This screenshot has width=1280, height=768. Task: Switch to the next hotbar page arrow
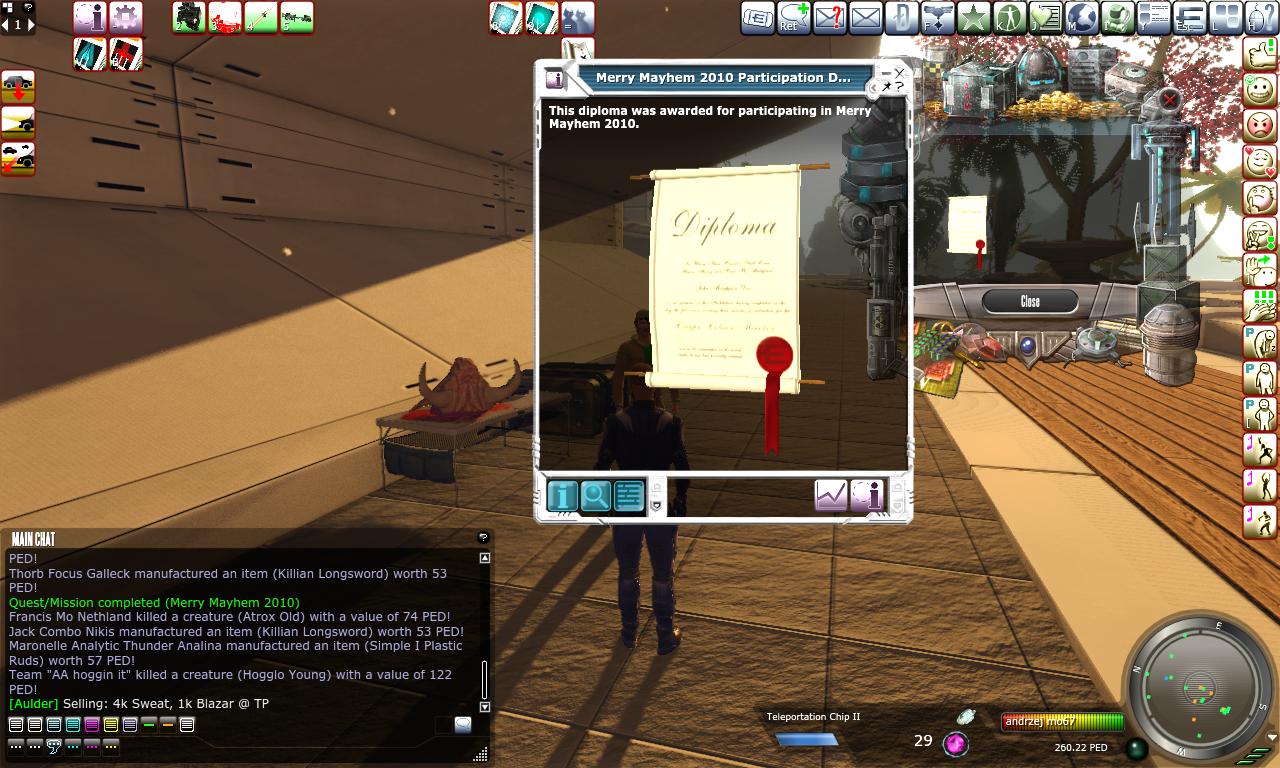click(30, 25)
